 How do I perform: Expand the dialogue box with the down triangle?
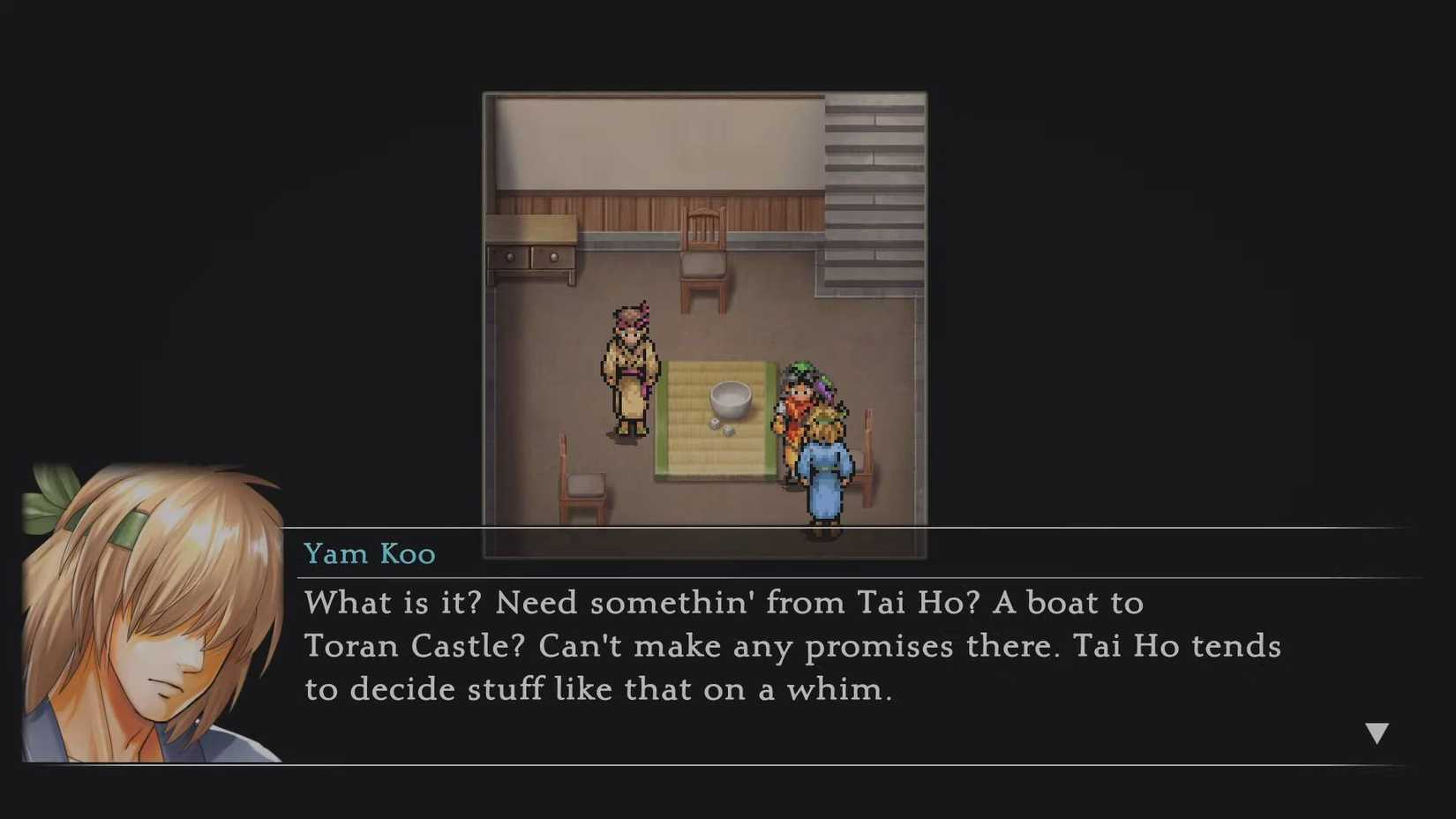[x=1377, y=731]
